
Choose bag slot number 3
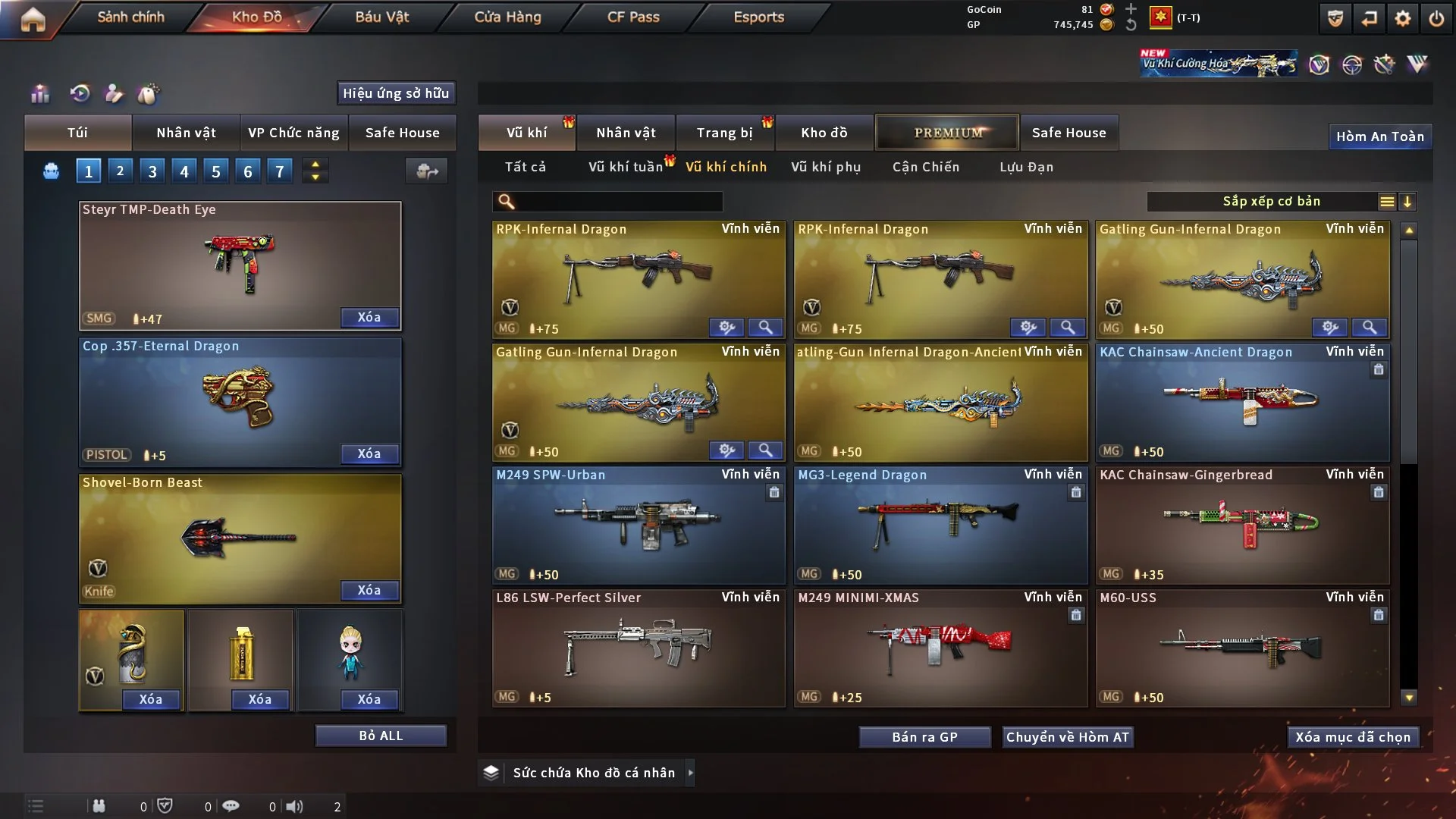152,171
